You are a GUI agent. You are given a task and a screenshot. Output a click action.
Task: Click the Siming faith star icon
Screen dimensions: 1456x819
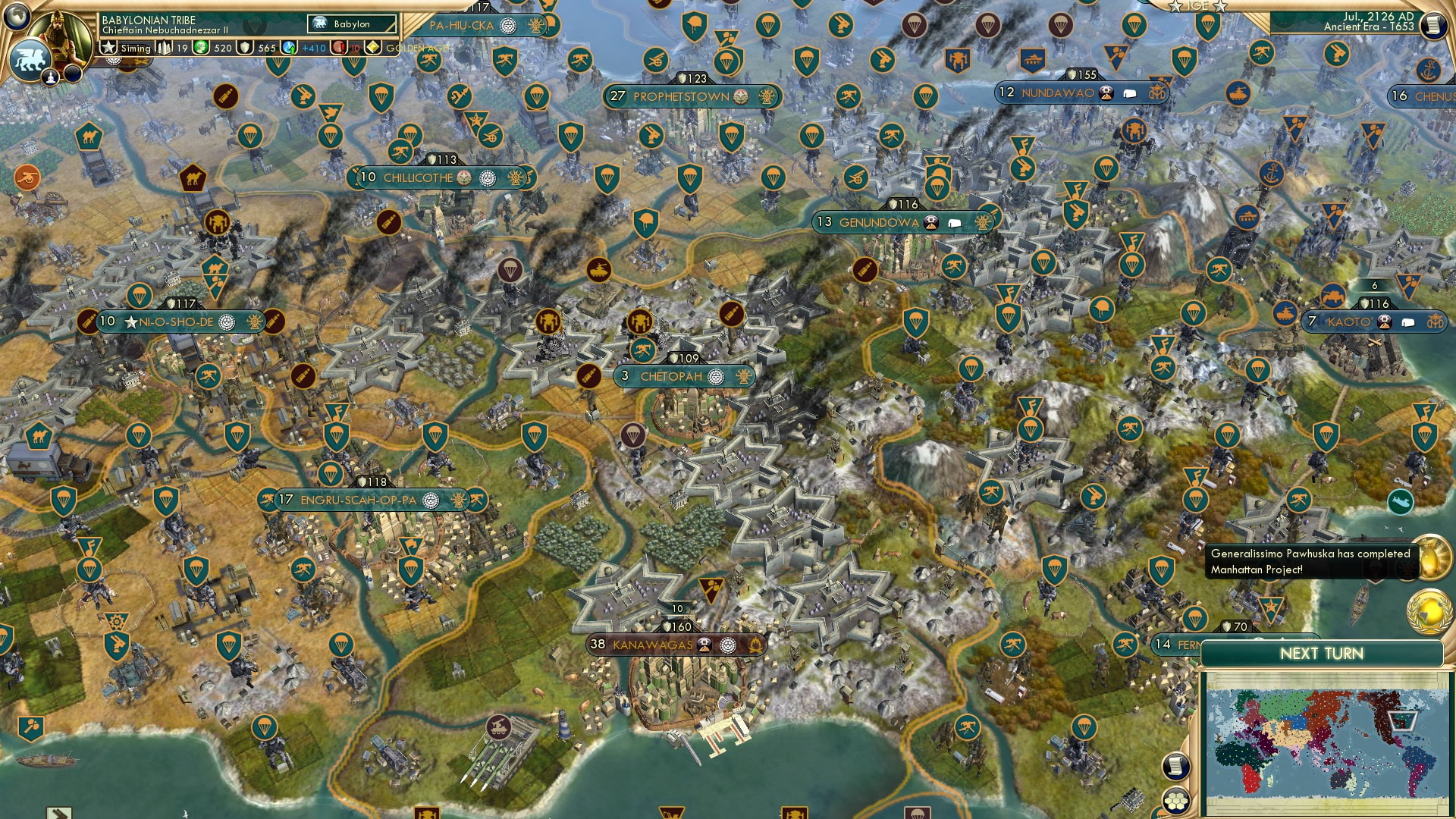tap(109, 49)
